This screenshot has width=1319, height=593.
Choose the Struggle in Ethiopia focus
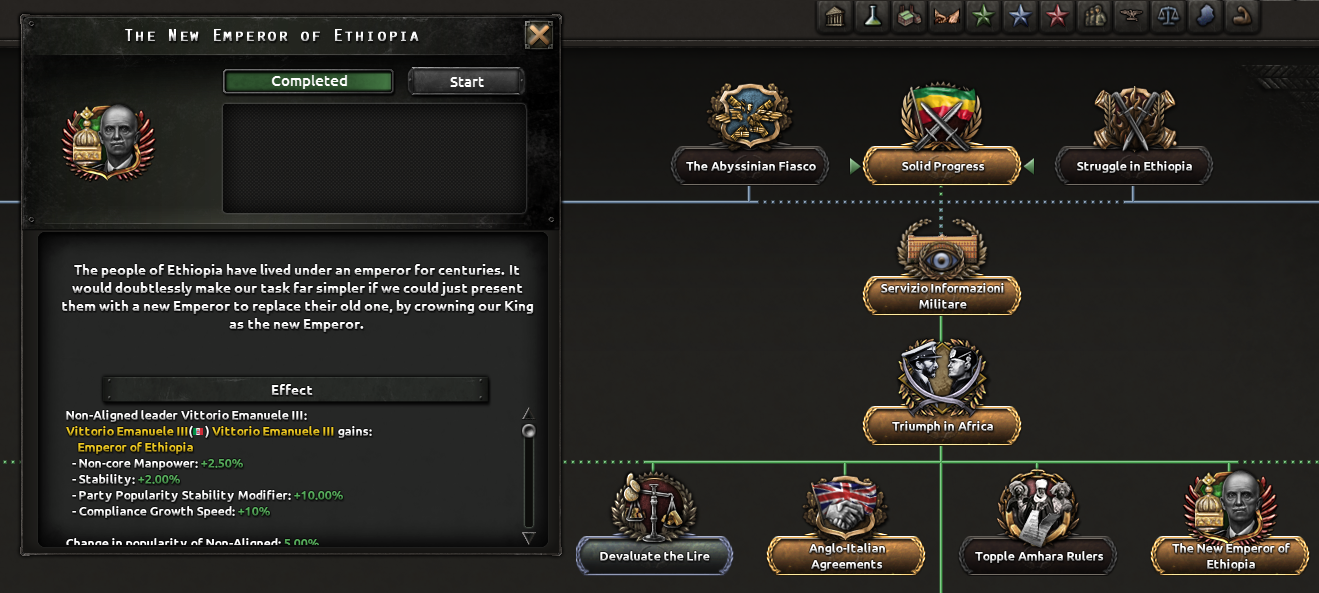click(x=1134, y=166)
